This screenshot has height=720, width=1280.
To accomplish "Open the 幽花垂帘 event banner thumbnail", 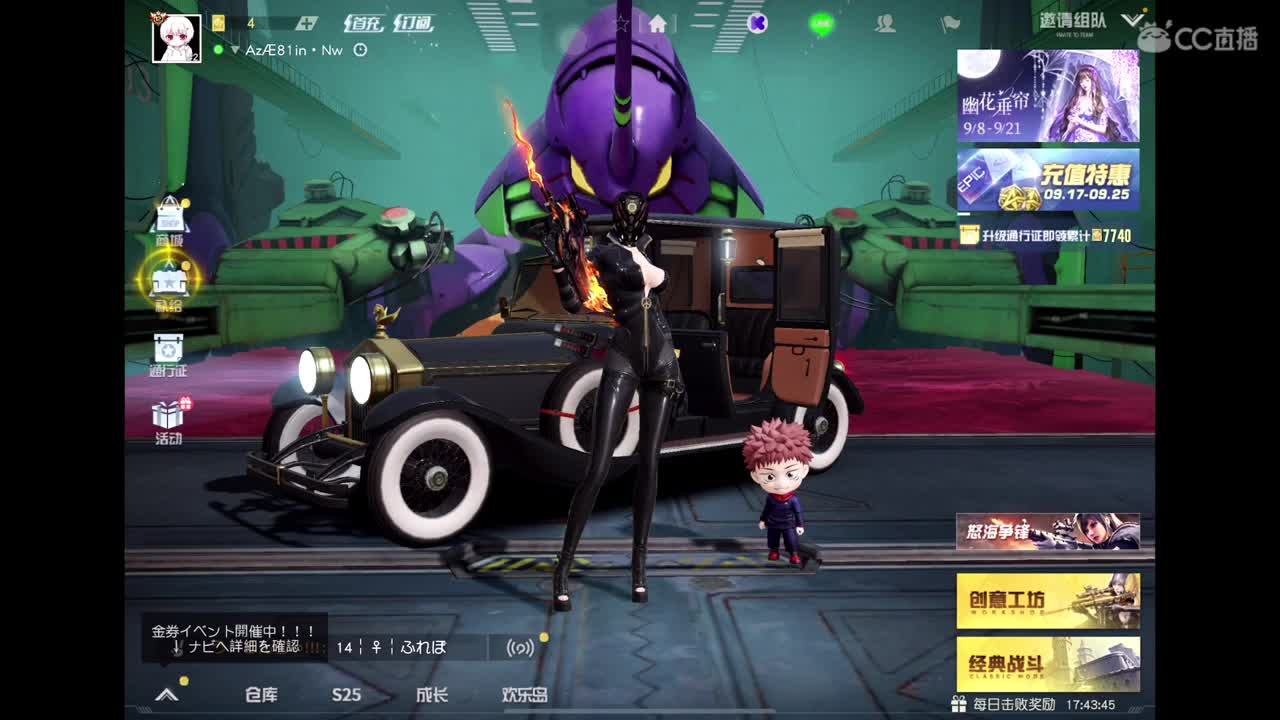I will pos(1047,95).
